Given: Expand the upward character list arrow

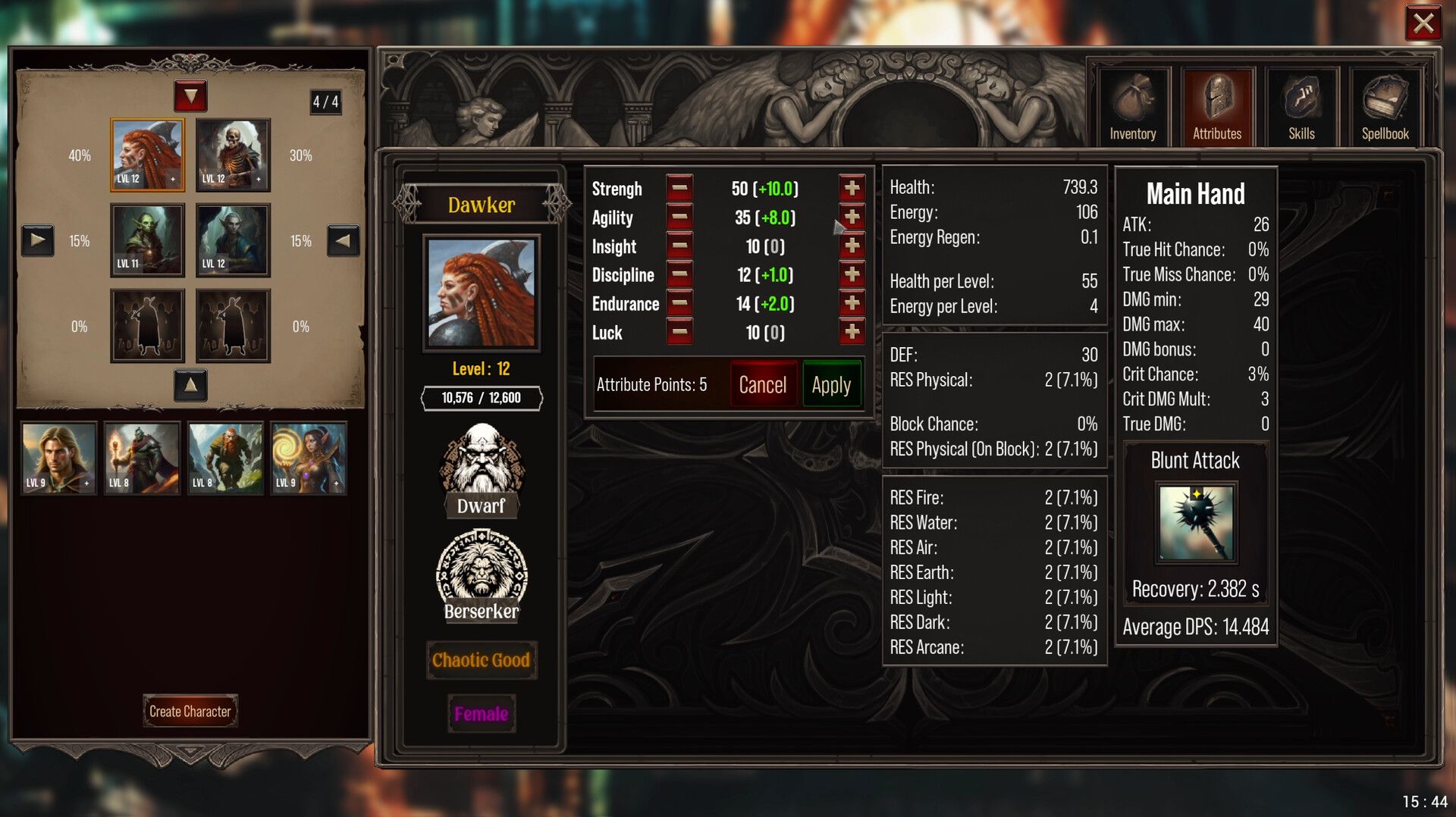Looking at the screenshot, I should (190, 386).
